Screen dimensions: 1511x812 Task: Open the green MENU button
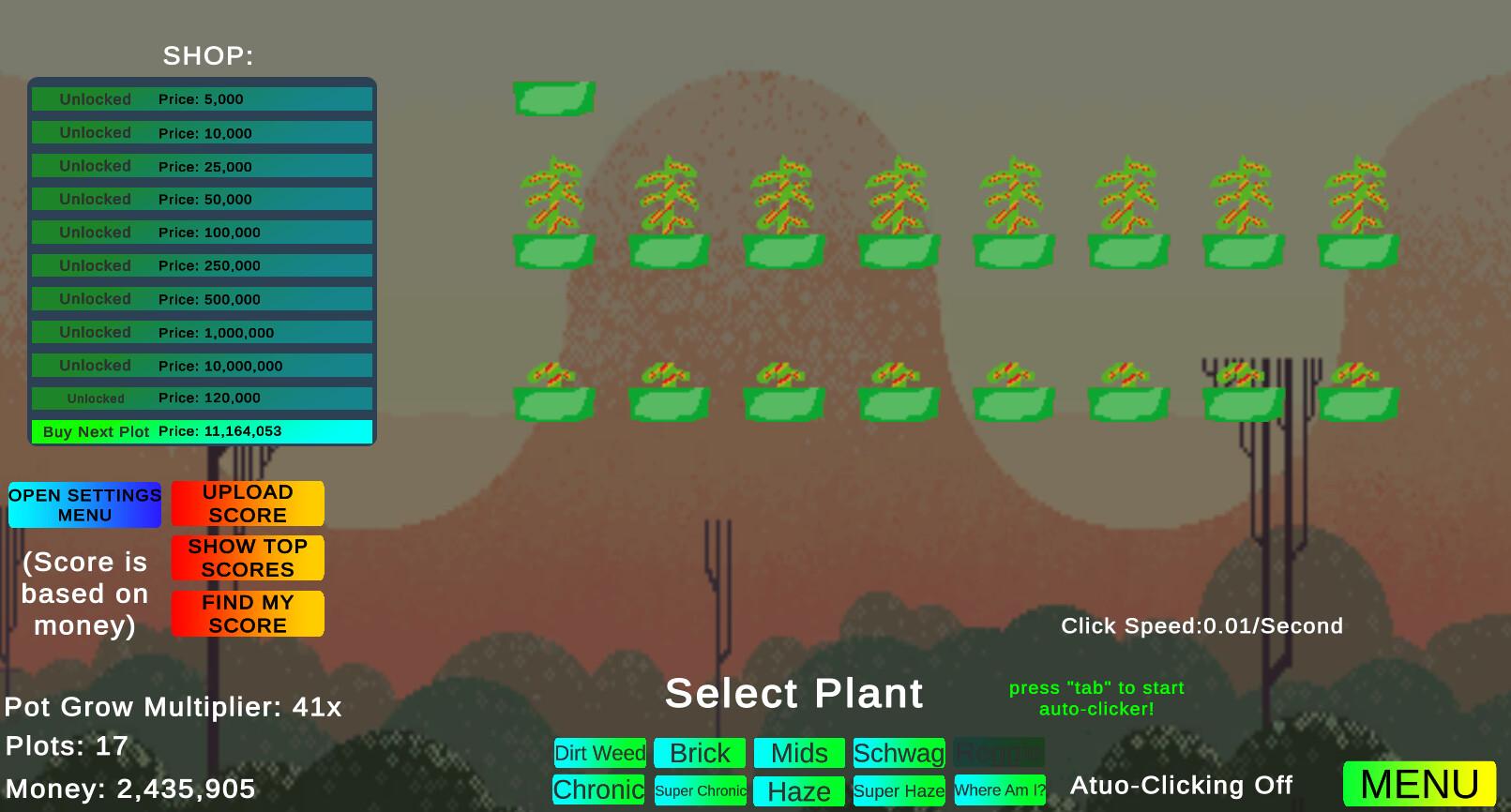[1419, 784]
